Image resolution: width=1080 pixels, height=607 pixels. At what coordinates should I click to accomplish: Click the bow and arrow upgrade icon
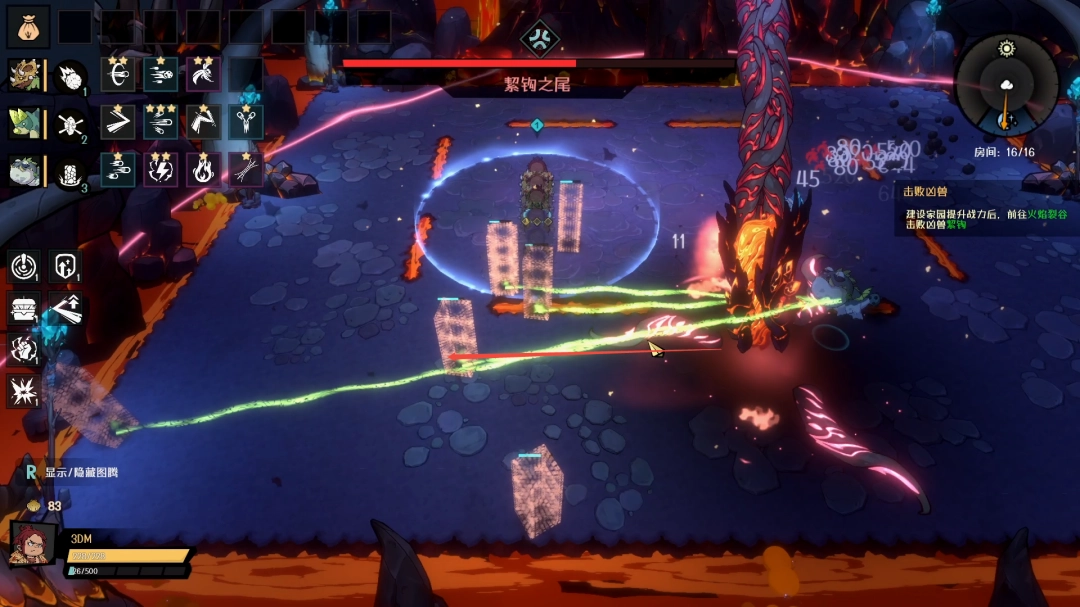pos(118,75)
